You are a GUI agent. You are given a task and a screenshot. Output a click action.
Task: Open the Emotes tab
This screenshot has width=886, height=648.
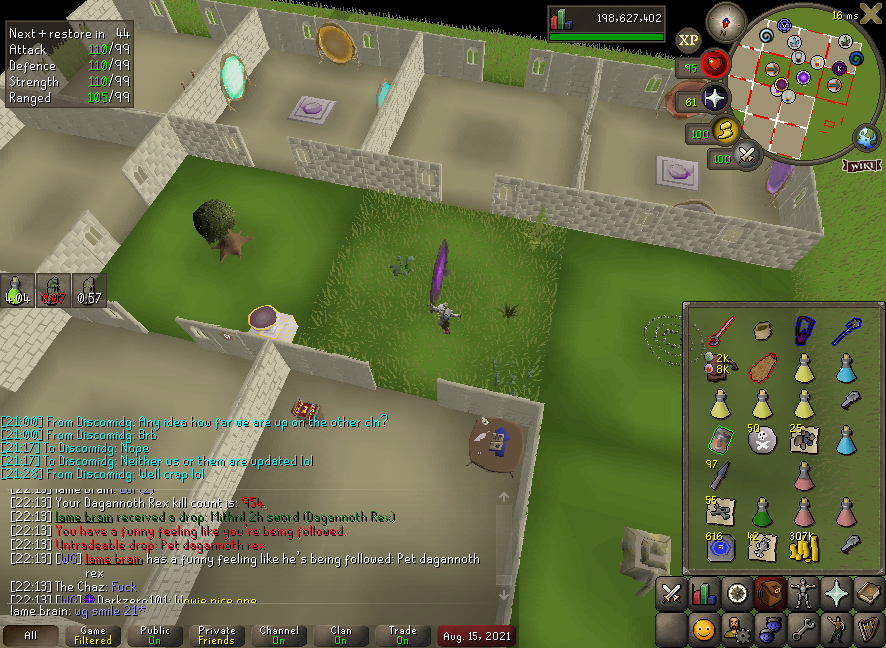836,630
